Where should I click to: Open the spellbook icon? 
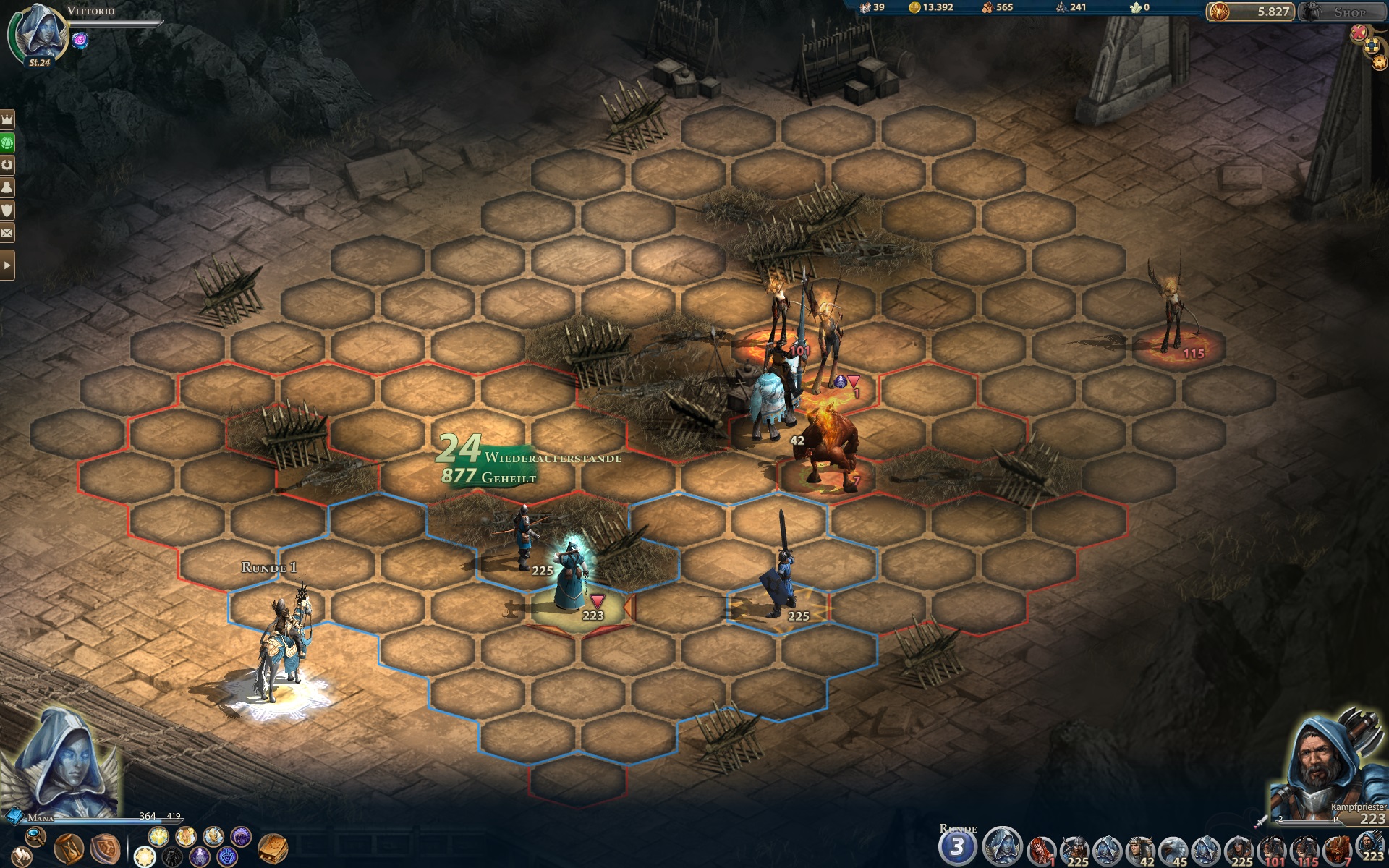[x=273, y=848]
